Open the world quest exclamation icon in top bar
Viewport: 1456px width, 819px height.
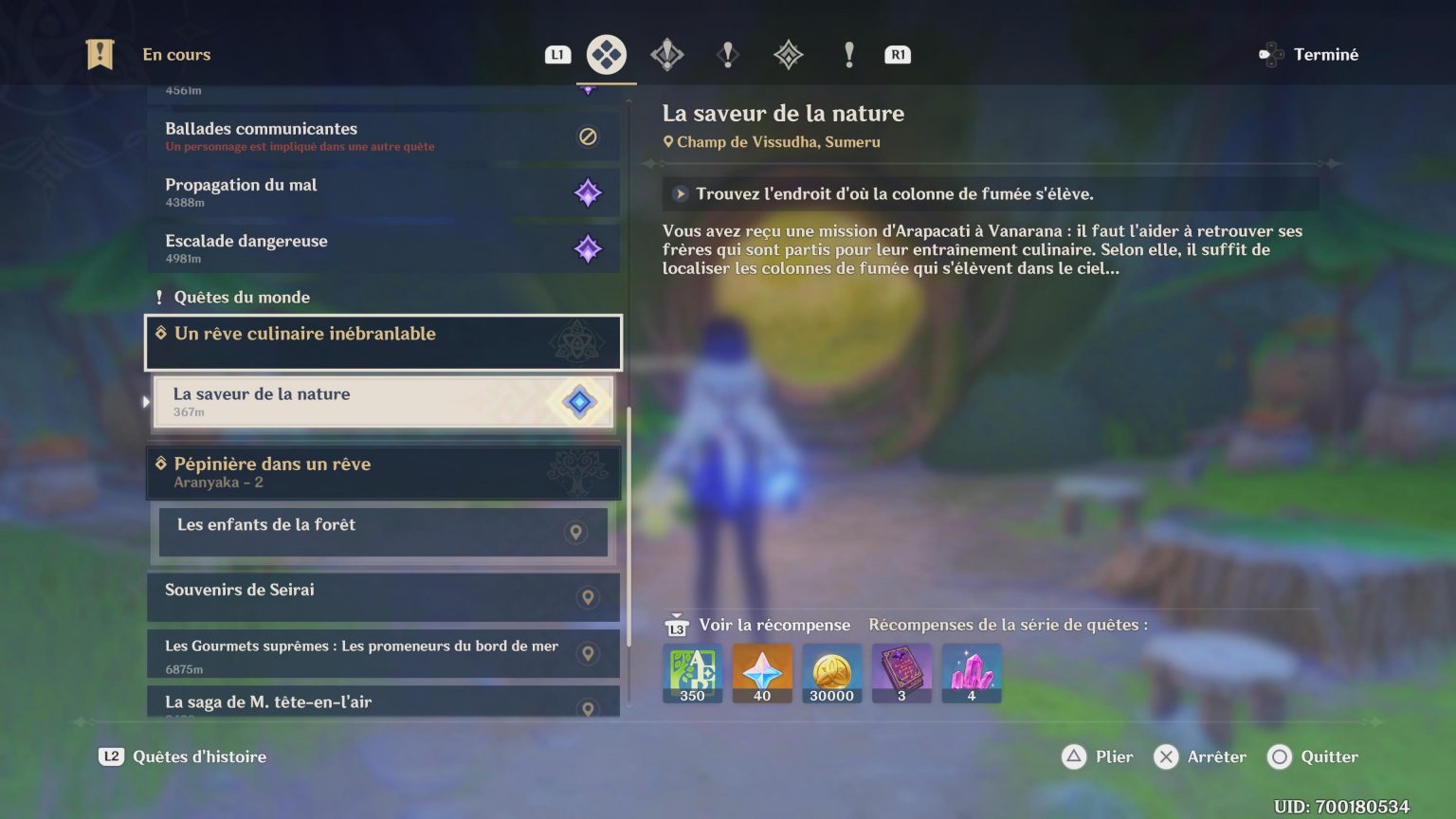click(x=727, y=54)
